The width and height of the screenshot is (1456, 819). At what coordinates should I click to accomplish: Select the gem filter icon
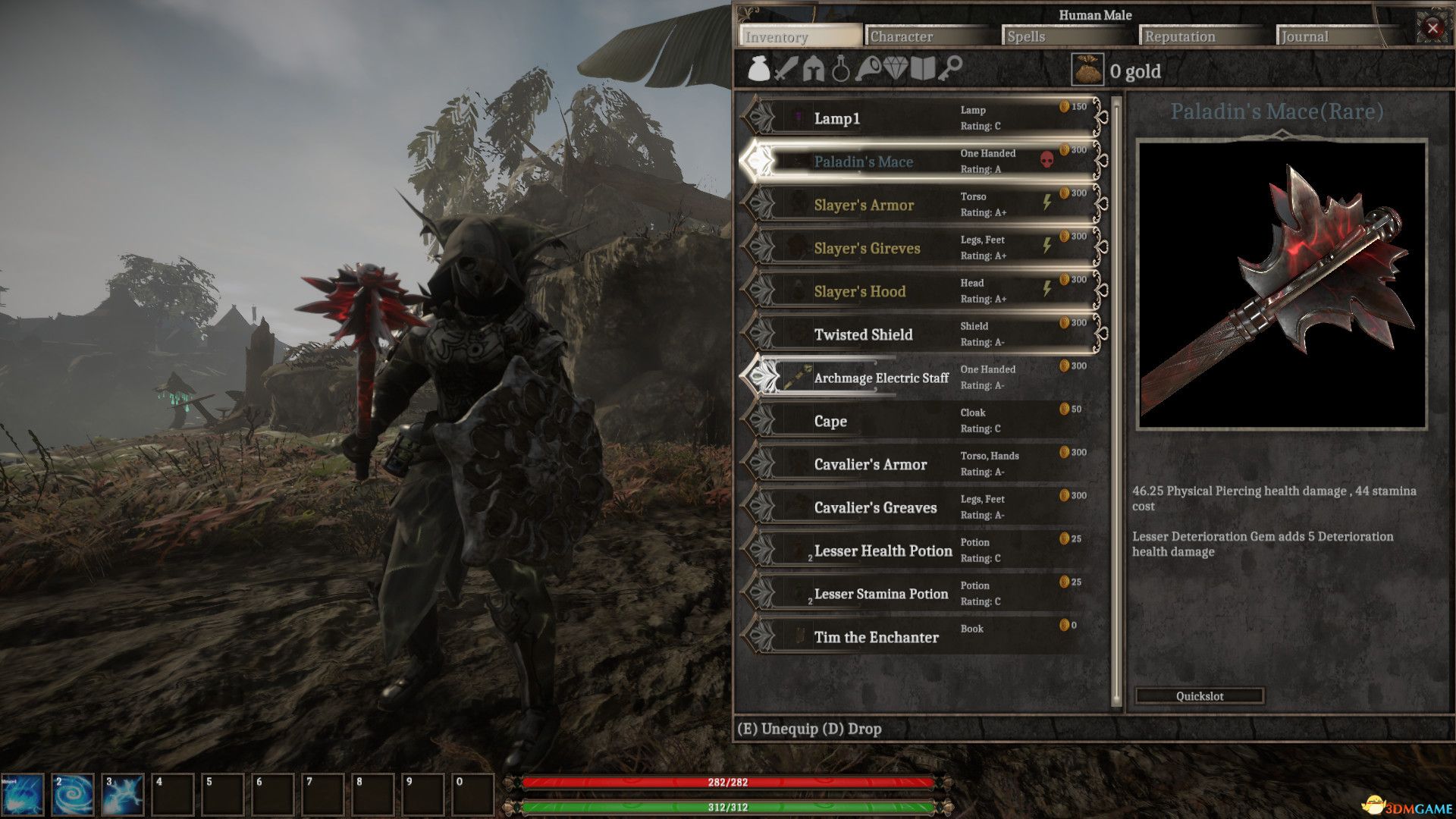pos(895,70)
